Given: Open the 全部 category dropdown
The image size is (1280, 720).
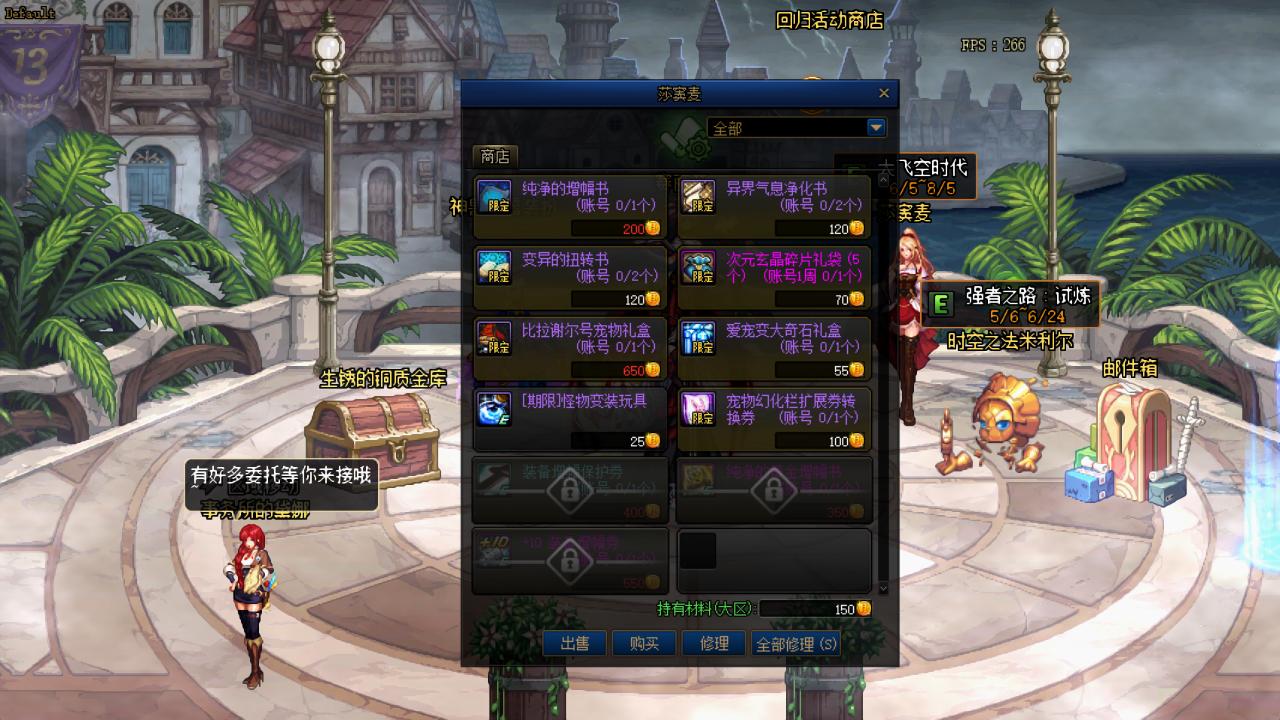Looking at the screenshot, I should pyautogui.click(x=795, y=127).
